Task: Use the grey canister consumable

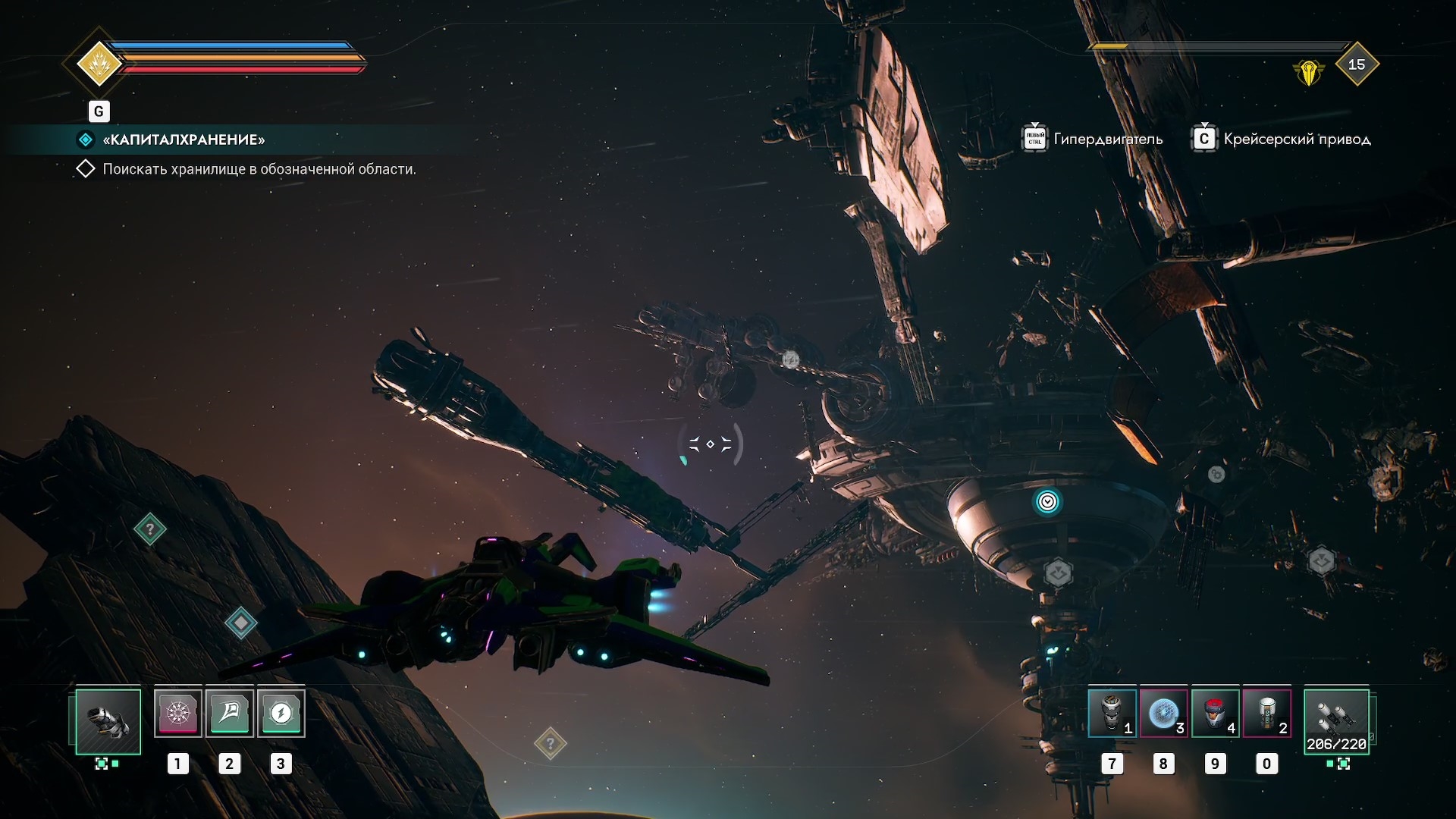Action: point(1112,713)
